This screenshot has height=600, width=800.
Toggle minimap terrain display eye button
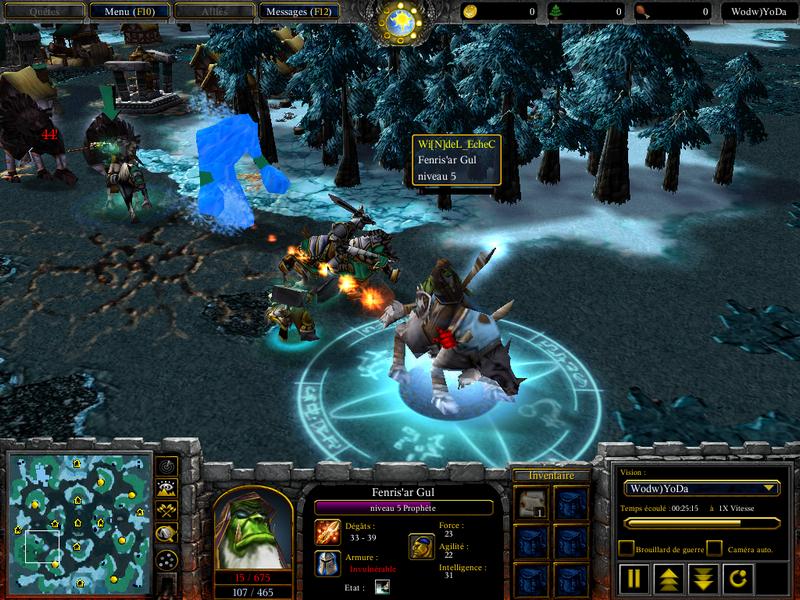tap(166, 489)
